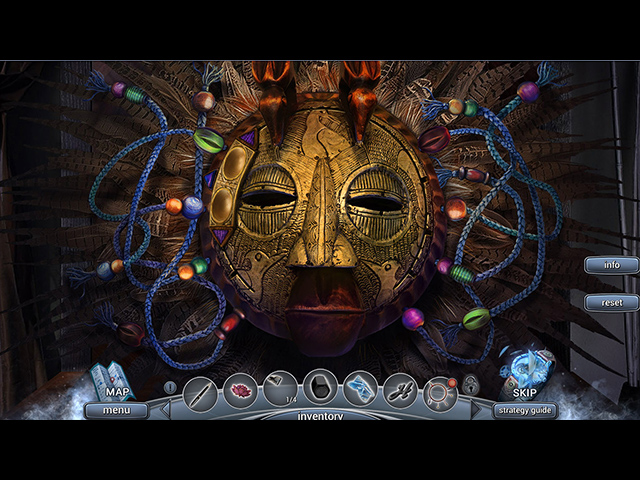Screen dimensions: 640x480
Task: Toggle the inventory padlock
Action: (x=471, y=386)
